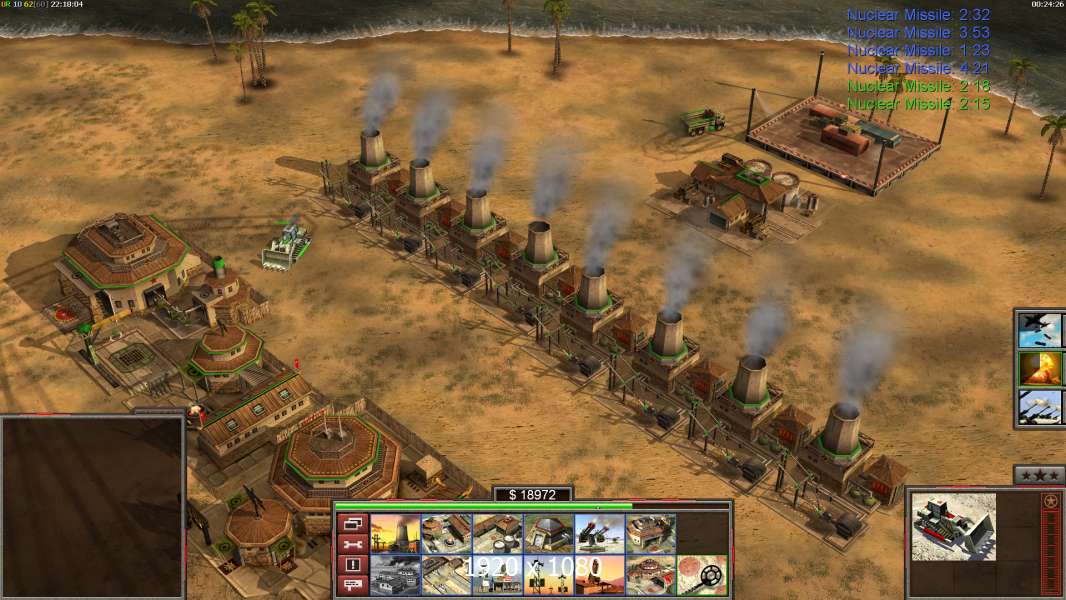This screenshot has width=1066, height=600.
Task: Open the three-star General's promotions button
Action: [1039, 475]
